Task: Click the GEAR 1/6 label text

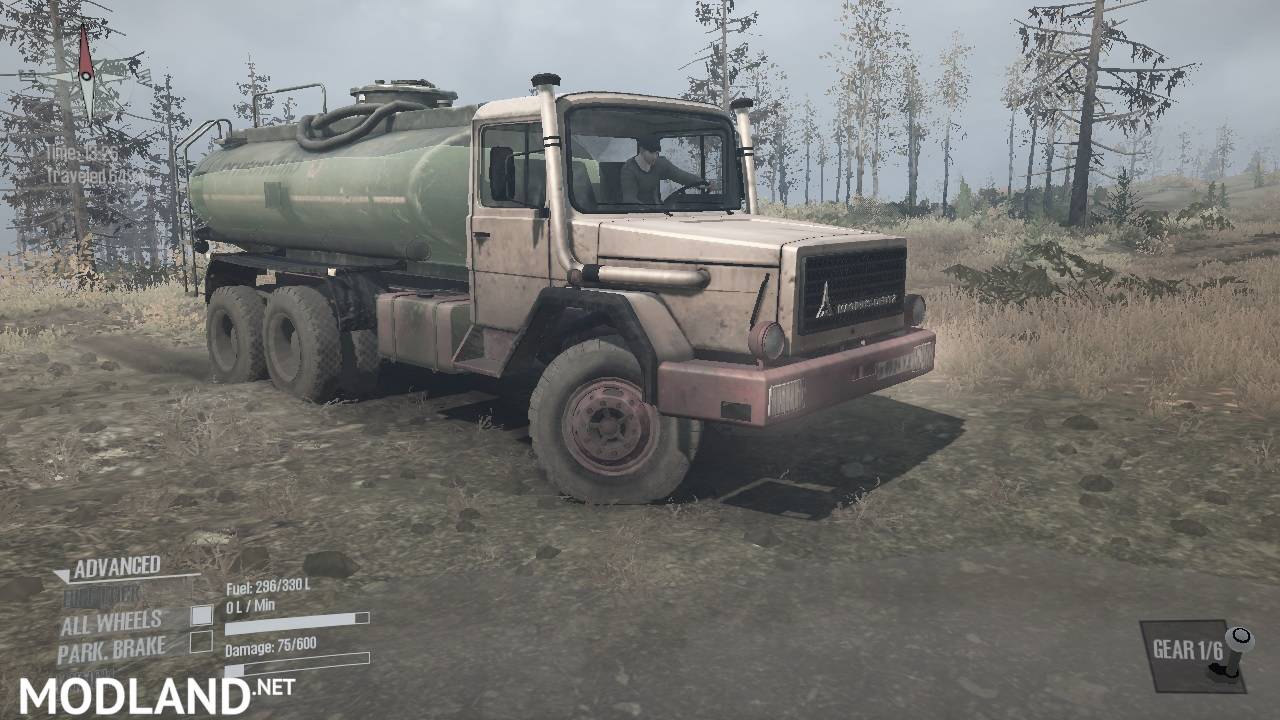Action: click(x=1188, y=648)
